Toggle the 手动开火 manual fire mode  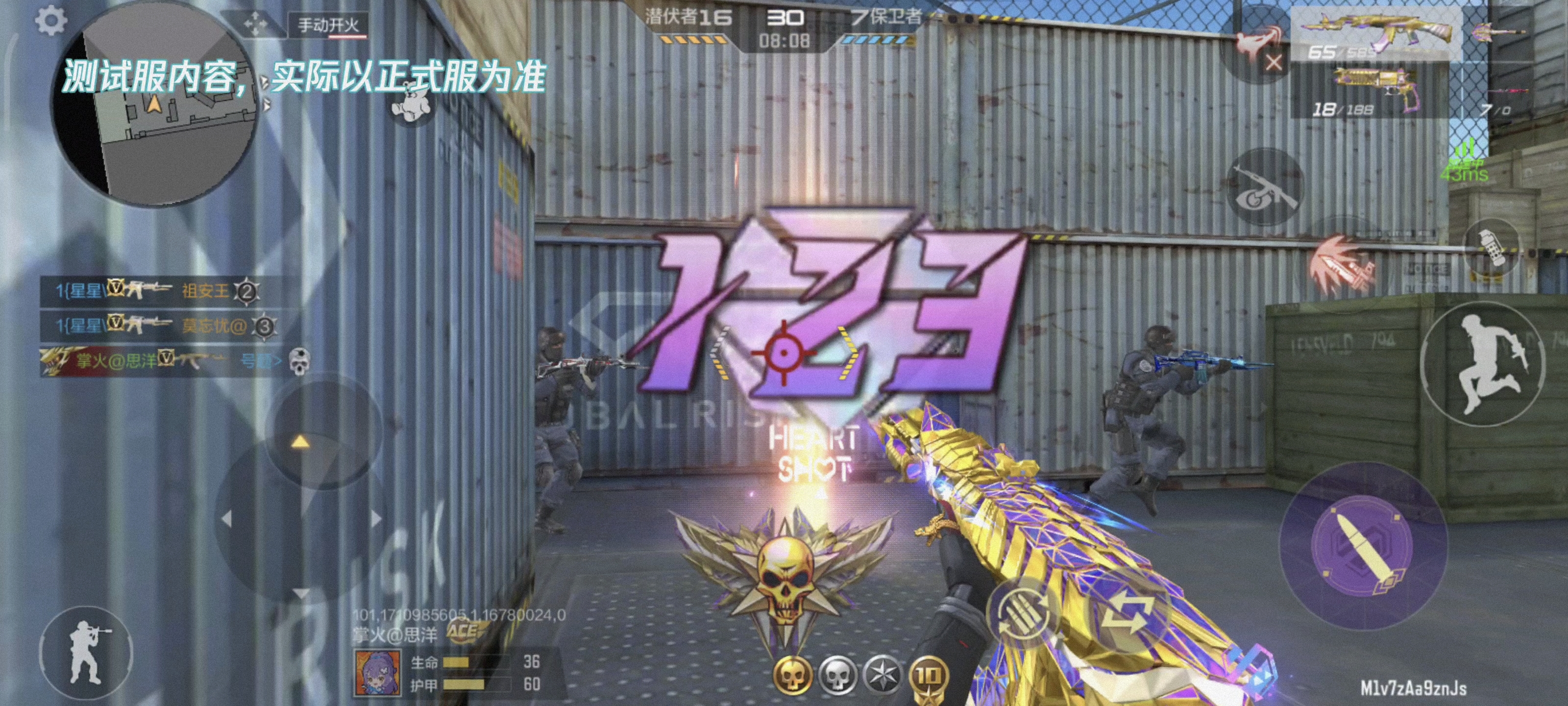coord(328,25)
